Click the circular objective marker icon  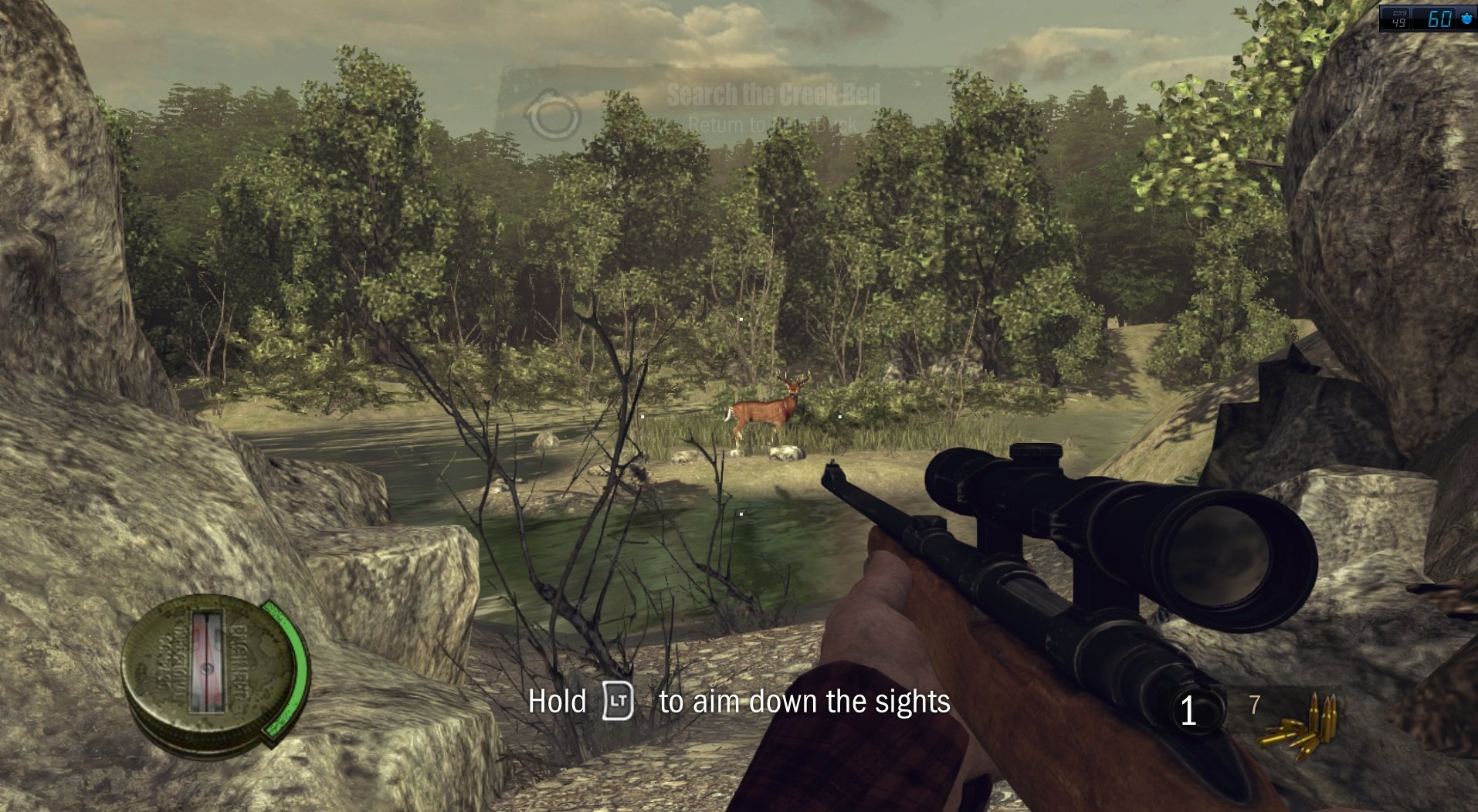tap(553, 116)
